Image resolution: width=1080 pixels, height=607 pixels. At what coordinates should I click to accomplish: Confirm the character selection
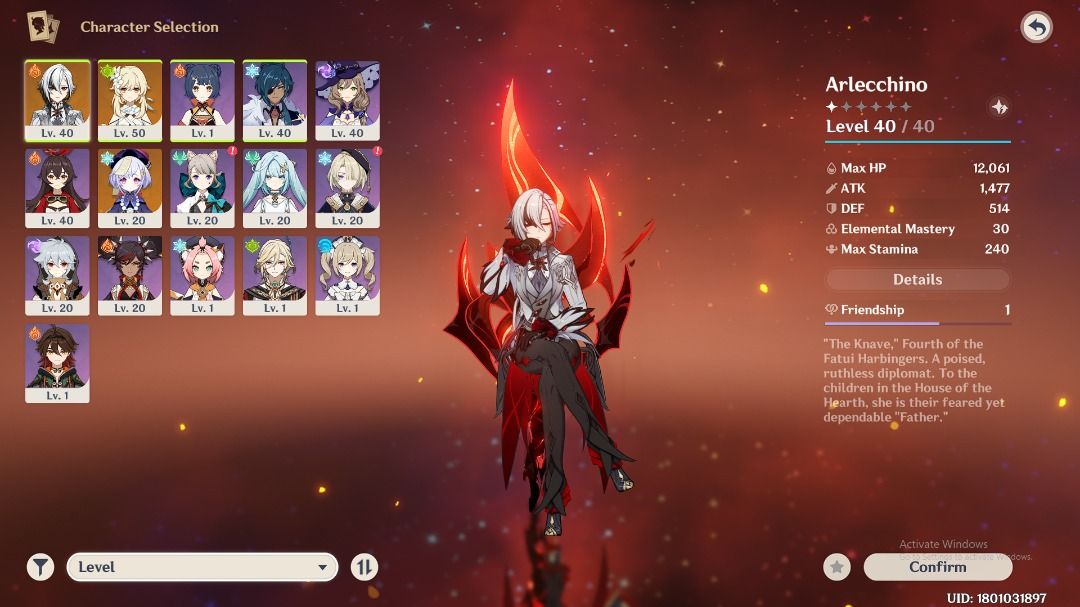(937, 567)
